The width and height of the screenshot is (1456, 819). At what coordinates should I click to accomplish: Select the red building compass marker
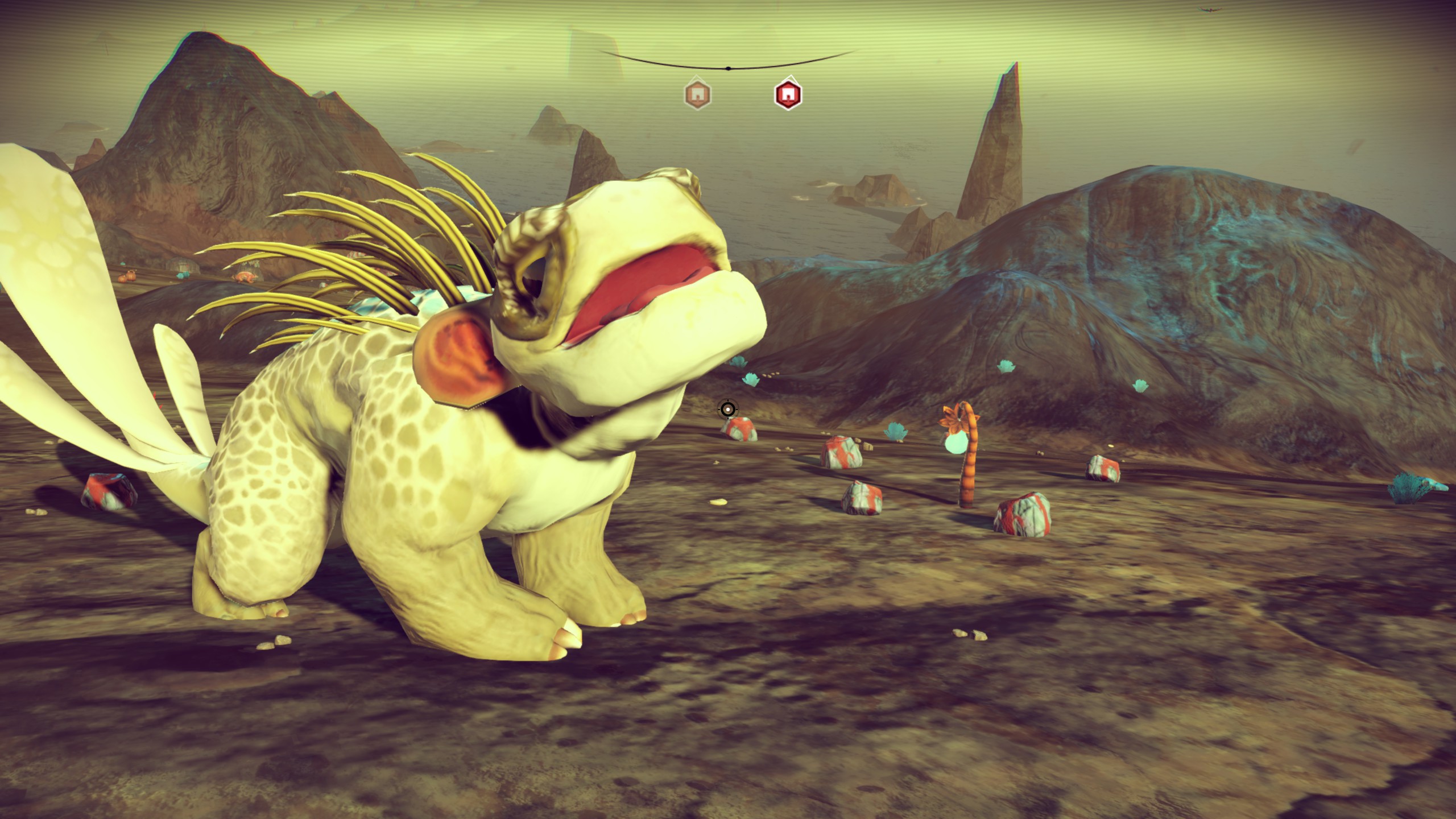point(788,94)
